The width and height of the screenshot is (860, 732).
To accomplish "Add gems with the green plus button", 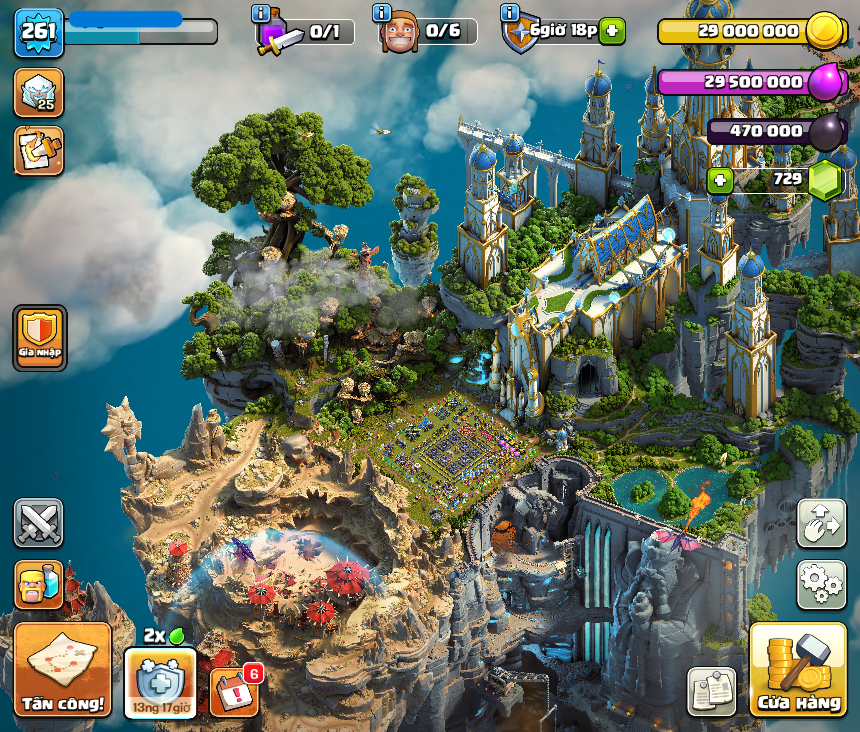I will pyautogui.click(x=718, y=181).
